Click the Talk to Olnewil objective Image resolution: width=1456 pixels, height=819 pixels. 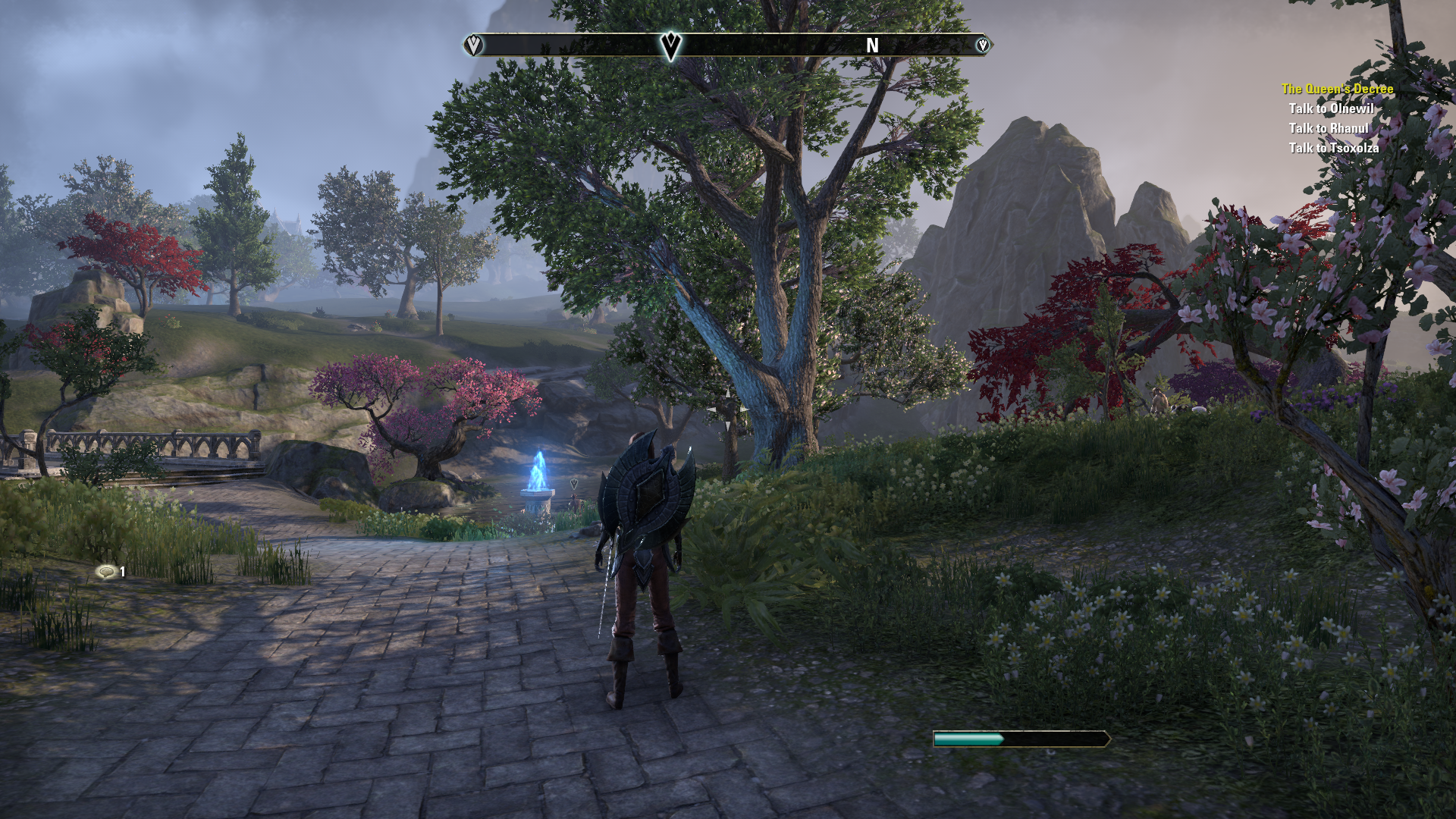(x=1331, y=108)
